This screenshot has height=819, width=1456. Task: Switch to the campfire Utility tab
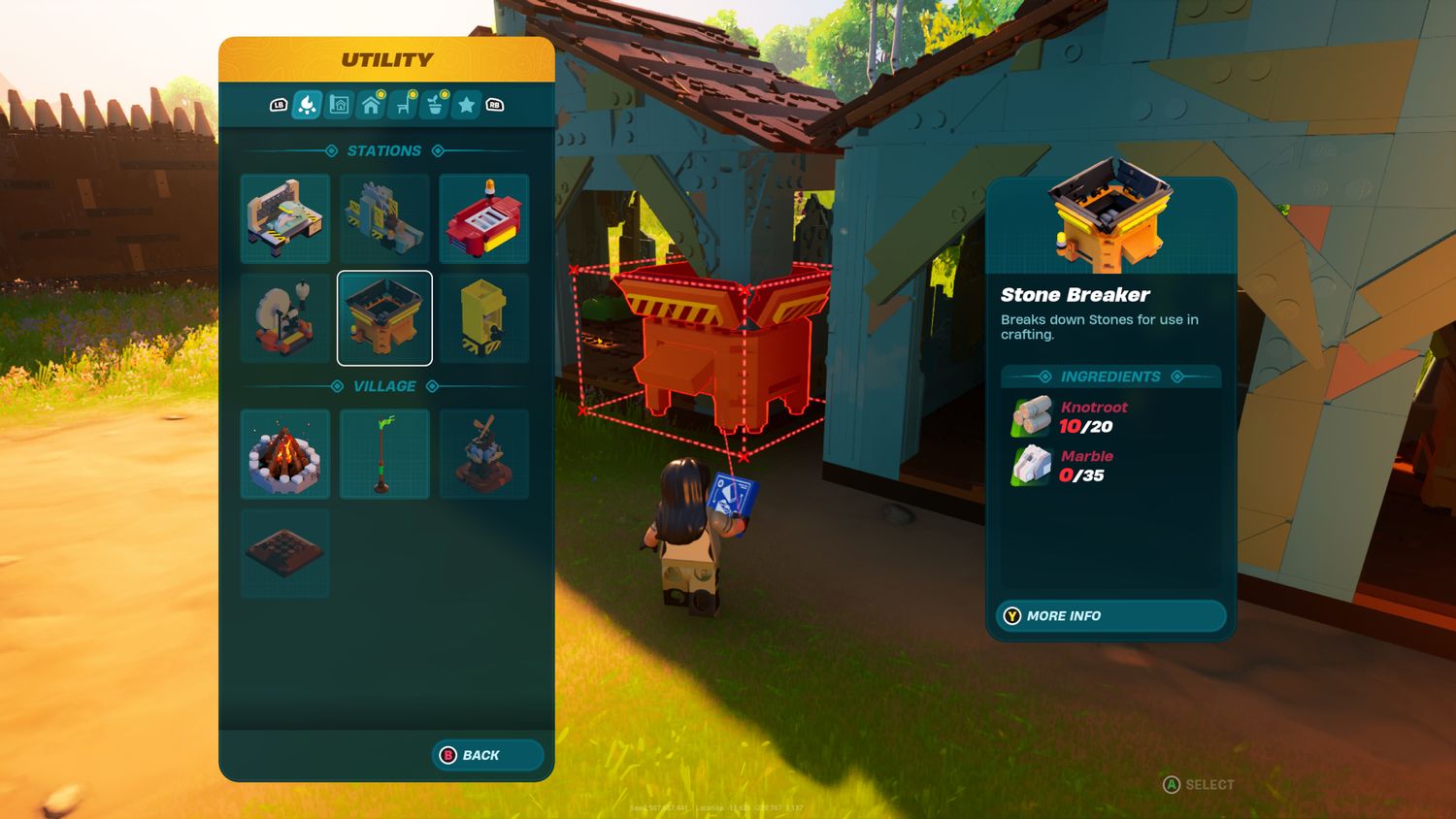coord(307,105)
